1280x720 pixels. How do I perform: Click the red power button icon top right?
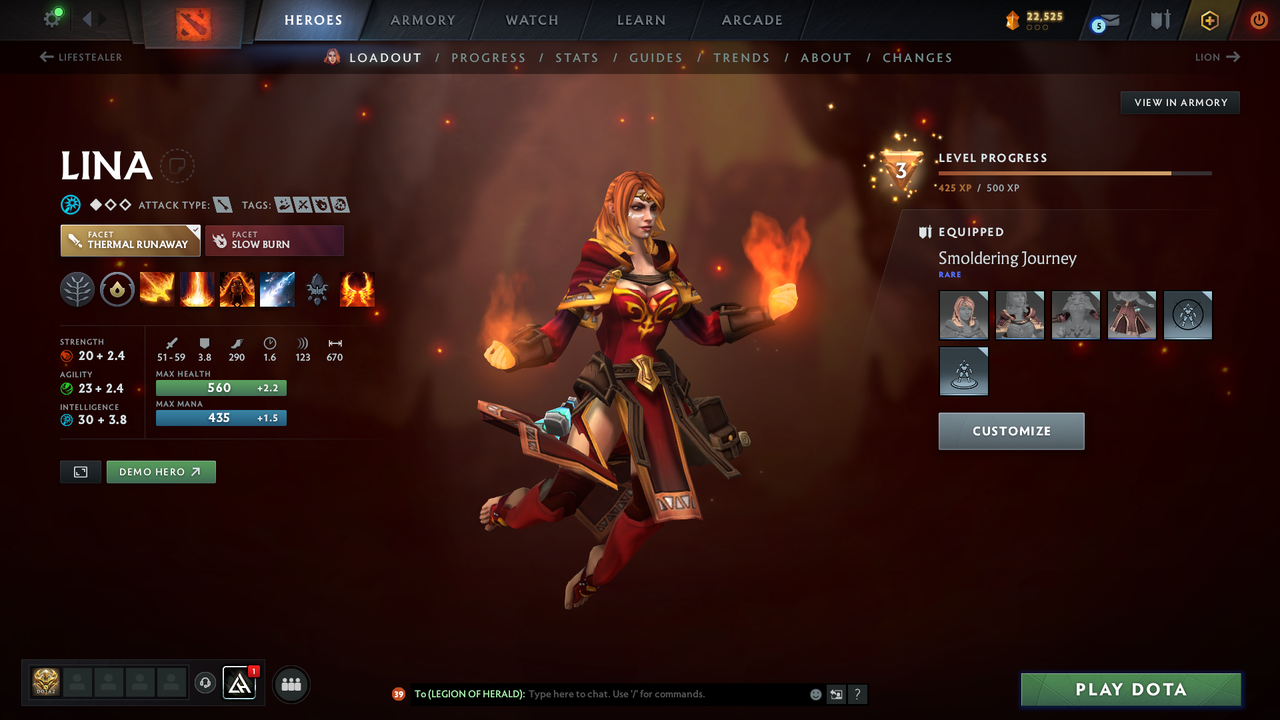coord(1257,20)
